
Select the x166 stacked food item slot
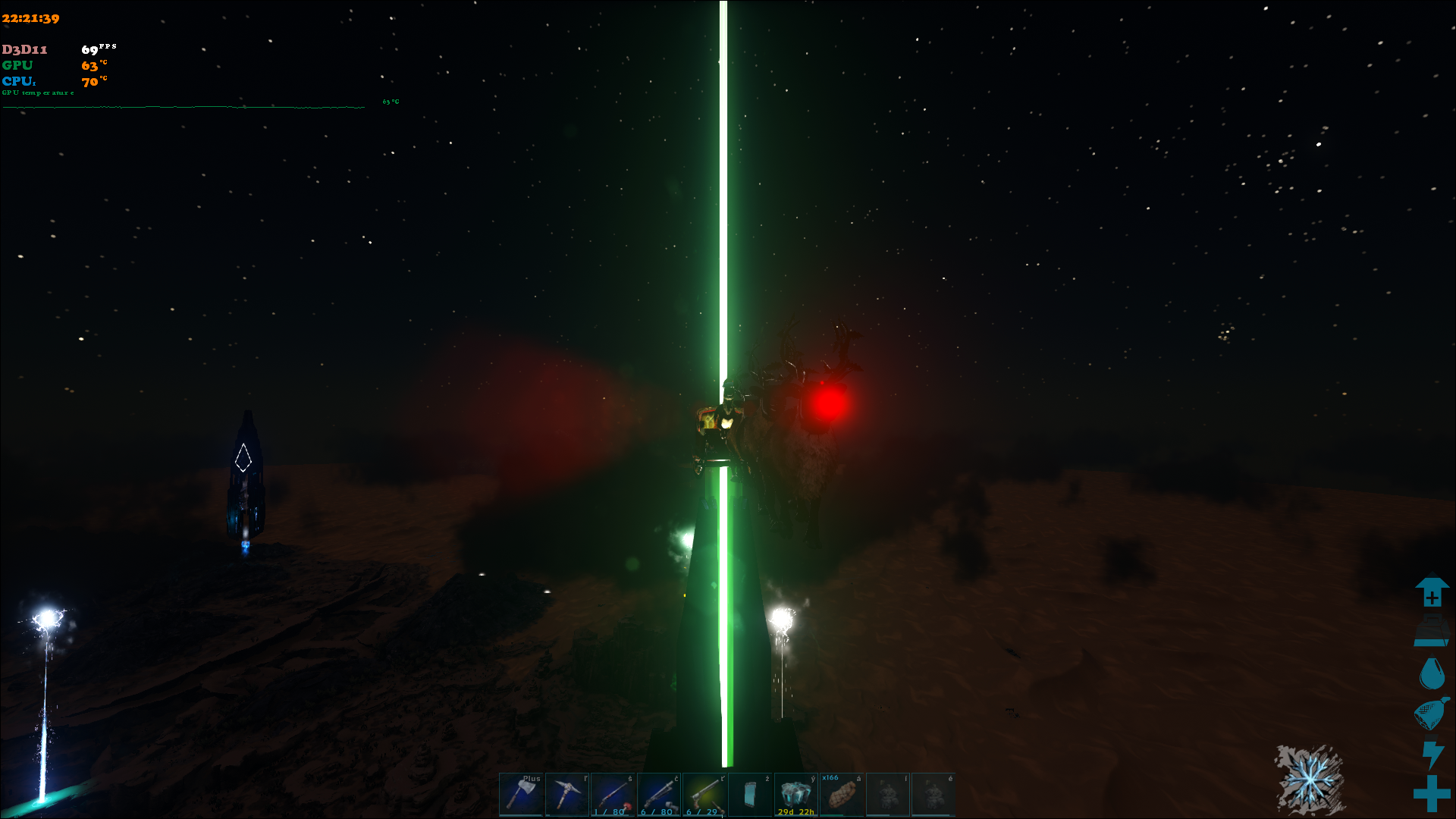[842, 794]
